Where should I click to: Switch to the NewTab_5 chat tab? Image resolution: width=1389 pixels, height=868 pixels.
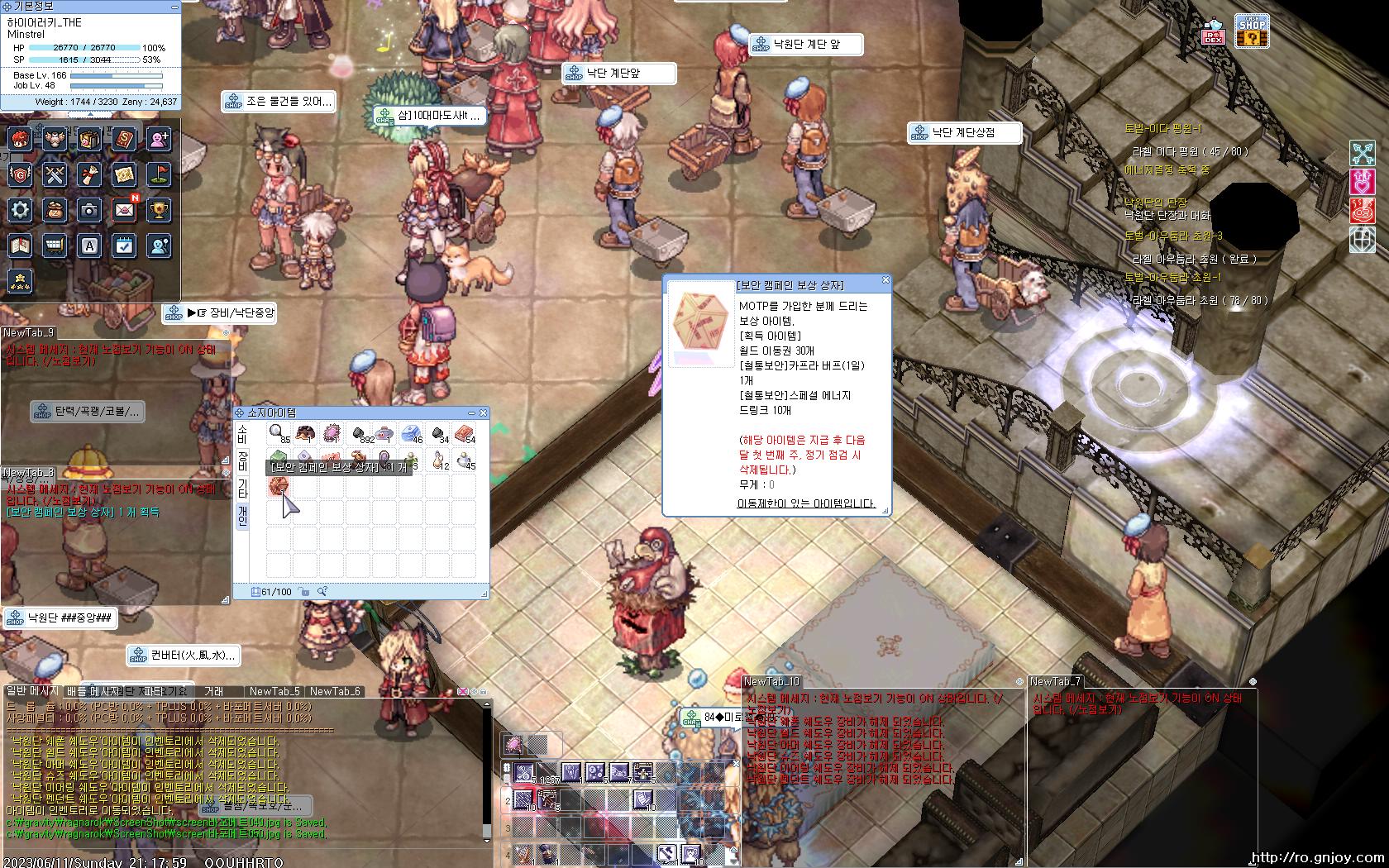point(274,691)
